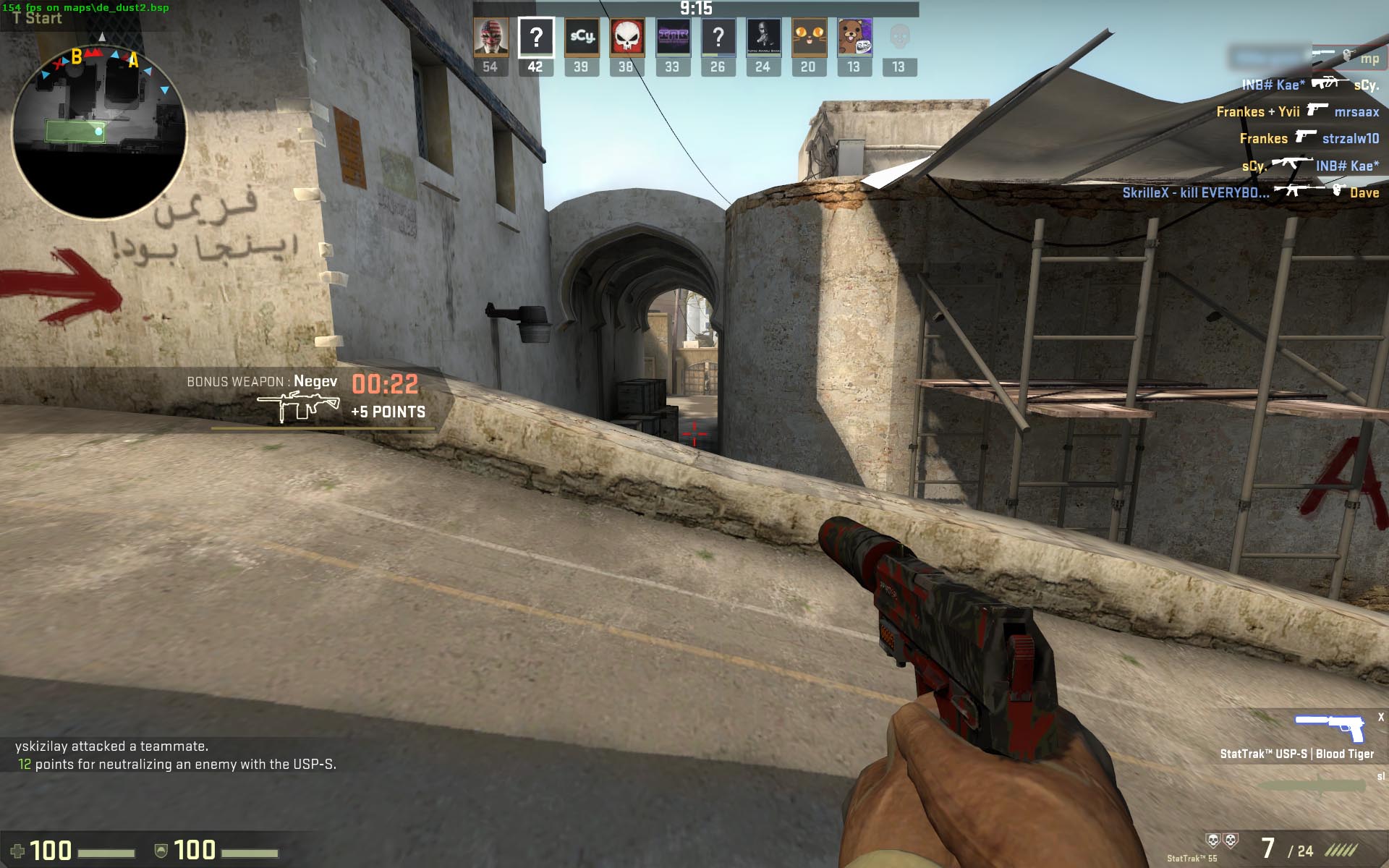1389x868 pixels.
Task: Switch to the knife weapon slot
Action: [1313, 786]
